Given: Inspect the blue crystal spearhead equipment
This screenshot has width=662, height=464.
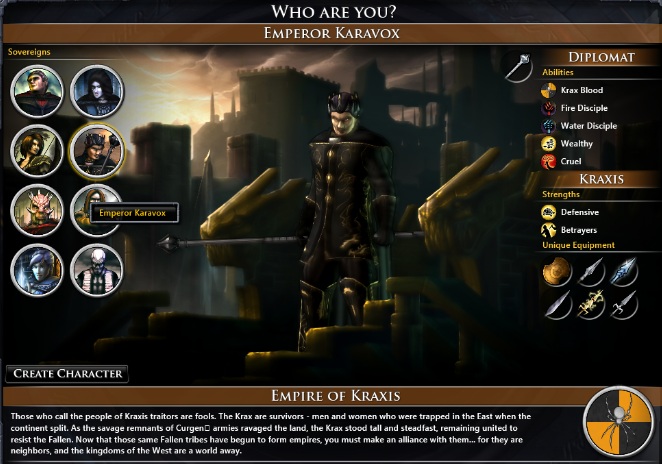Looking at the screenshot, I should (x=622, y=270).
